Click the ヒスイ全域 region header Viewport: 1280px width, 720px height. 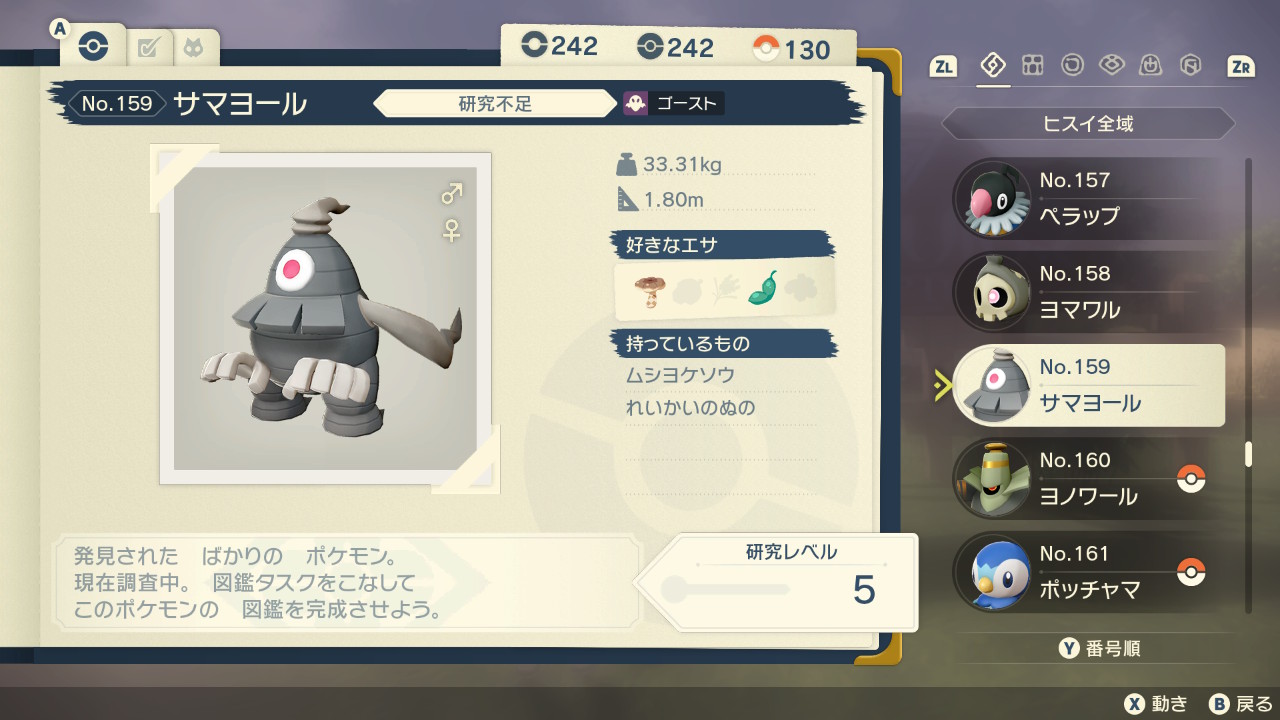[1088, 124]
